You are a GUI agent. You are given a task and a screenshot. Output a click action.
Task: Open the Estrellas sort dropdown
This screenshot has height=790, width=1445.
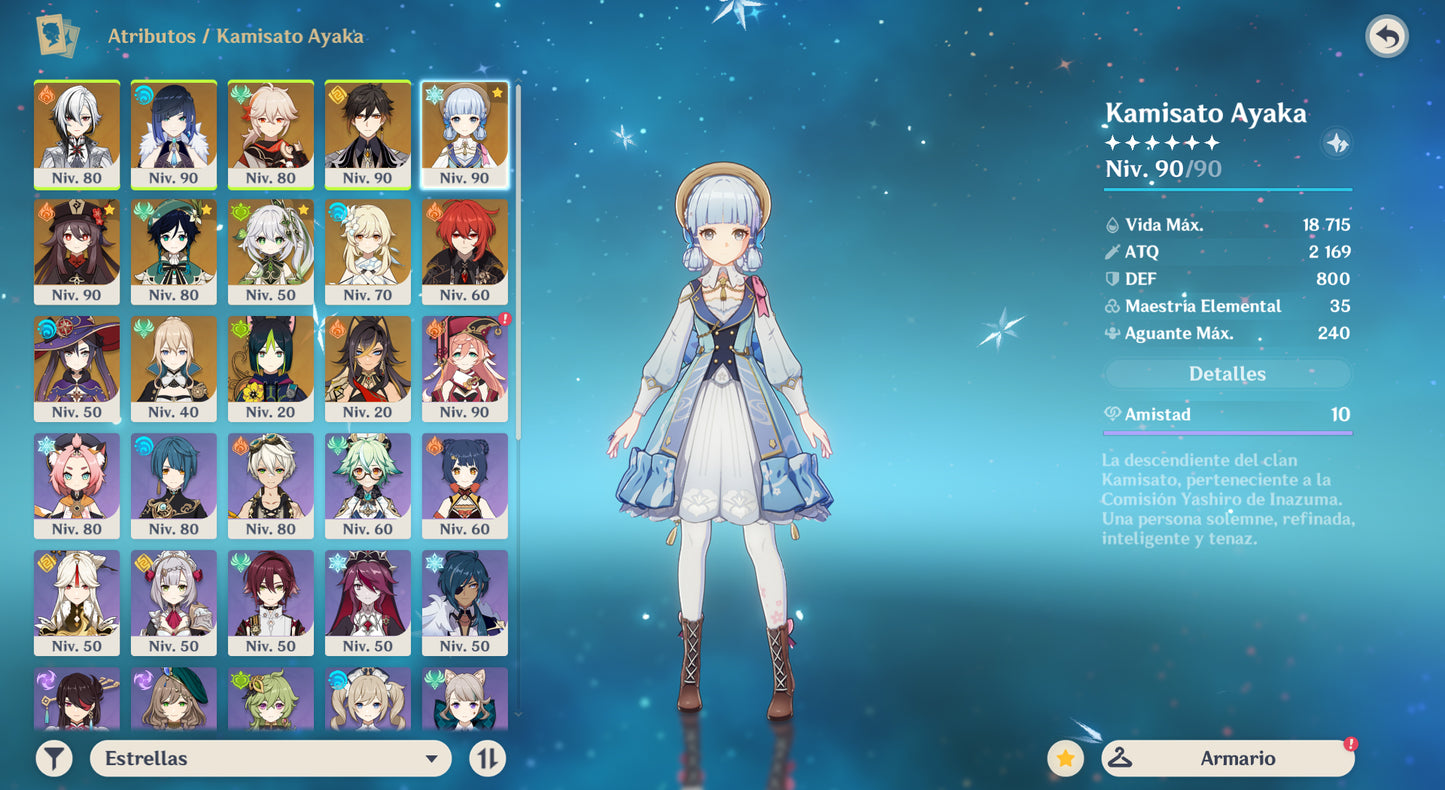click(271, 759)
